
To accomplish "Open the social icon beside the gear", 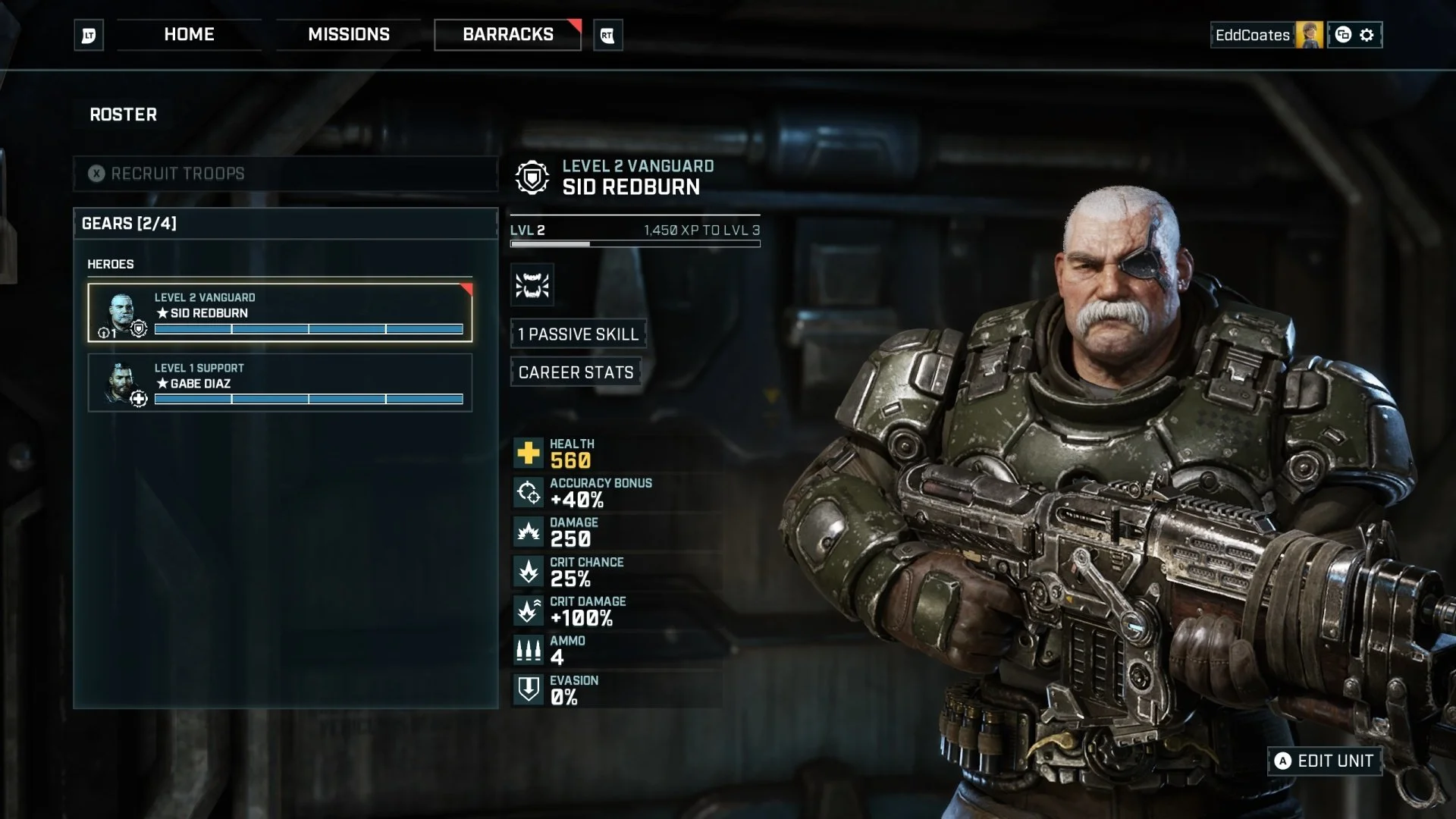I will [x=1343, y=35].
